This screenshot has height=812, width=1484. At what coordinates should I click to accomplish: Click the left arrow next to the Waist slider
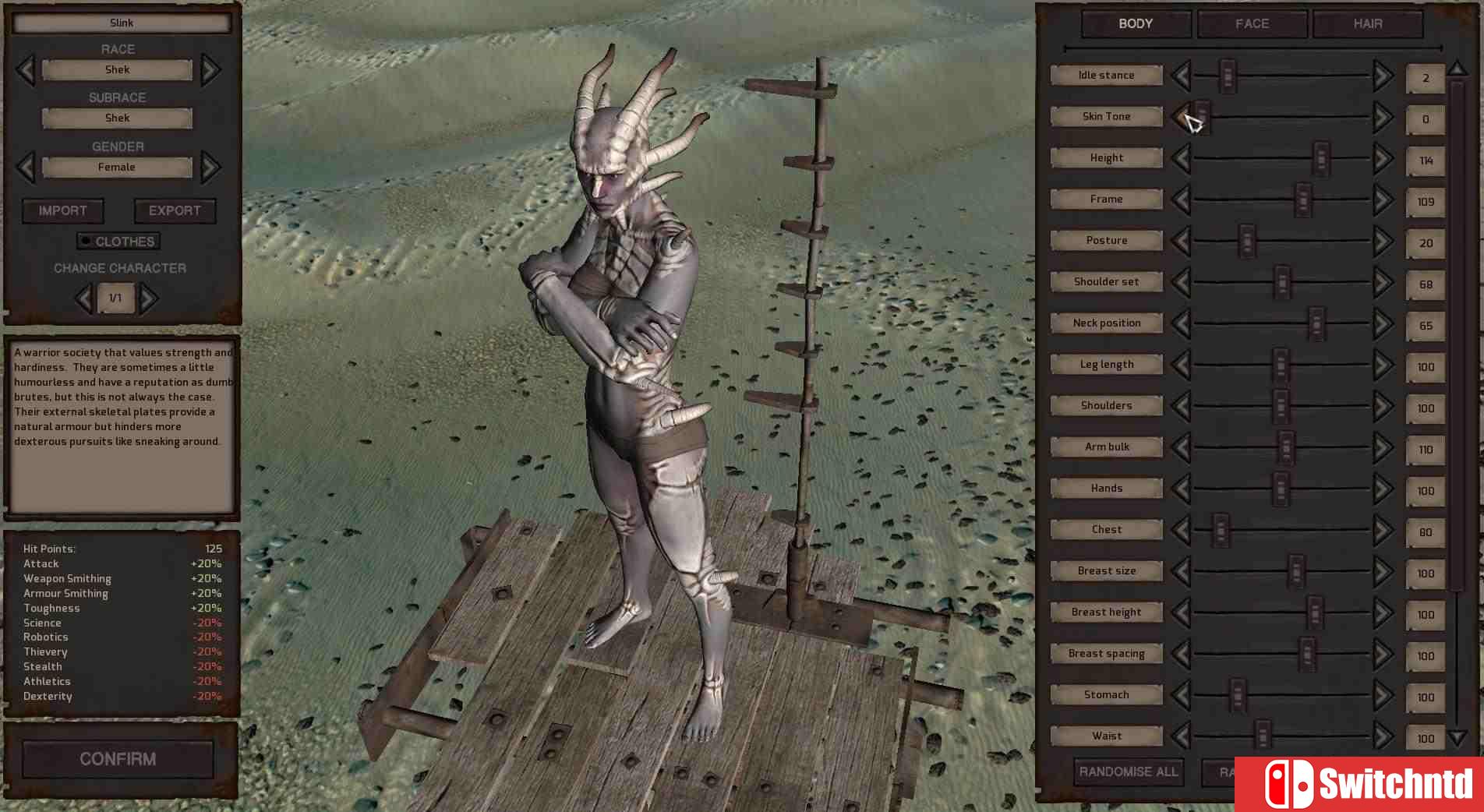pyautogui.click(x=1180, y=736)
